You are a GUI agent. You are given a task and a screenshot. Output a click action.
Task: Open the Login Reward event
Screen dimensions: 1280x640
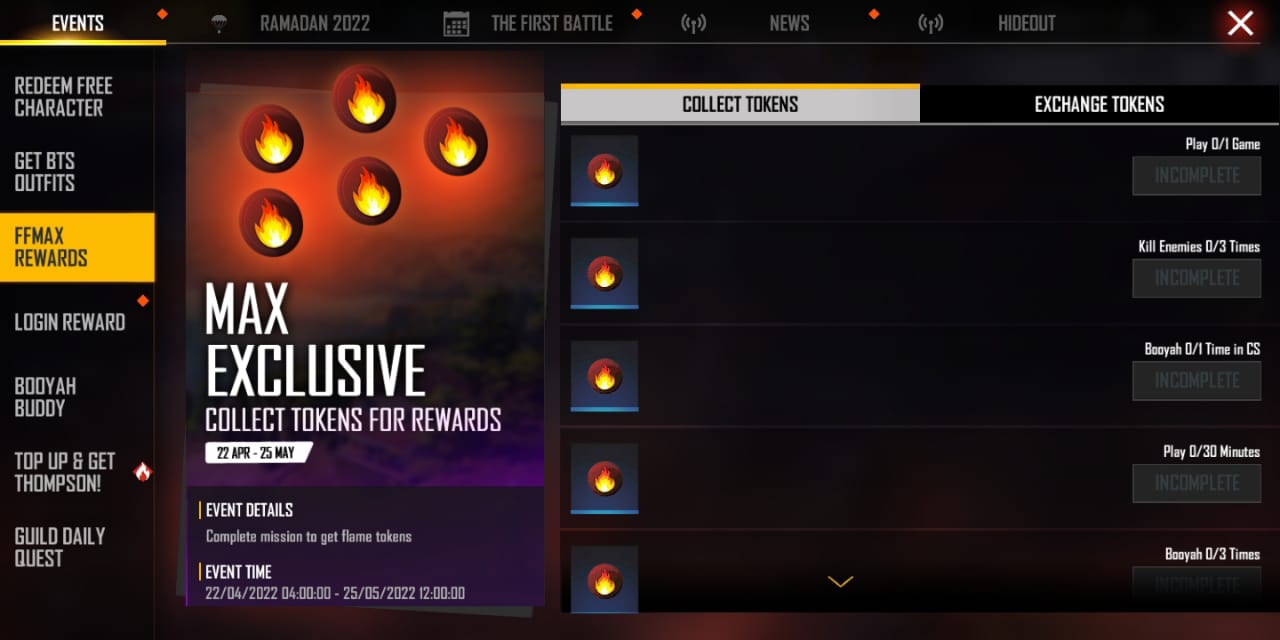70,322
